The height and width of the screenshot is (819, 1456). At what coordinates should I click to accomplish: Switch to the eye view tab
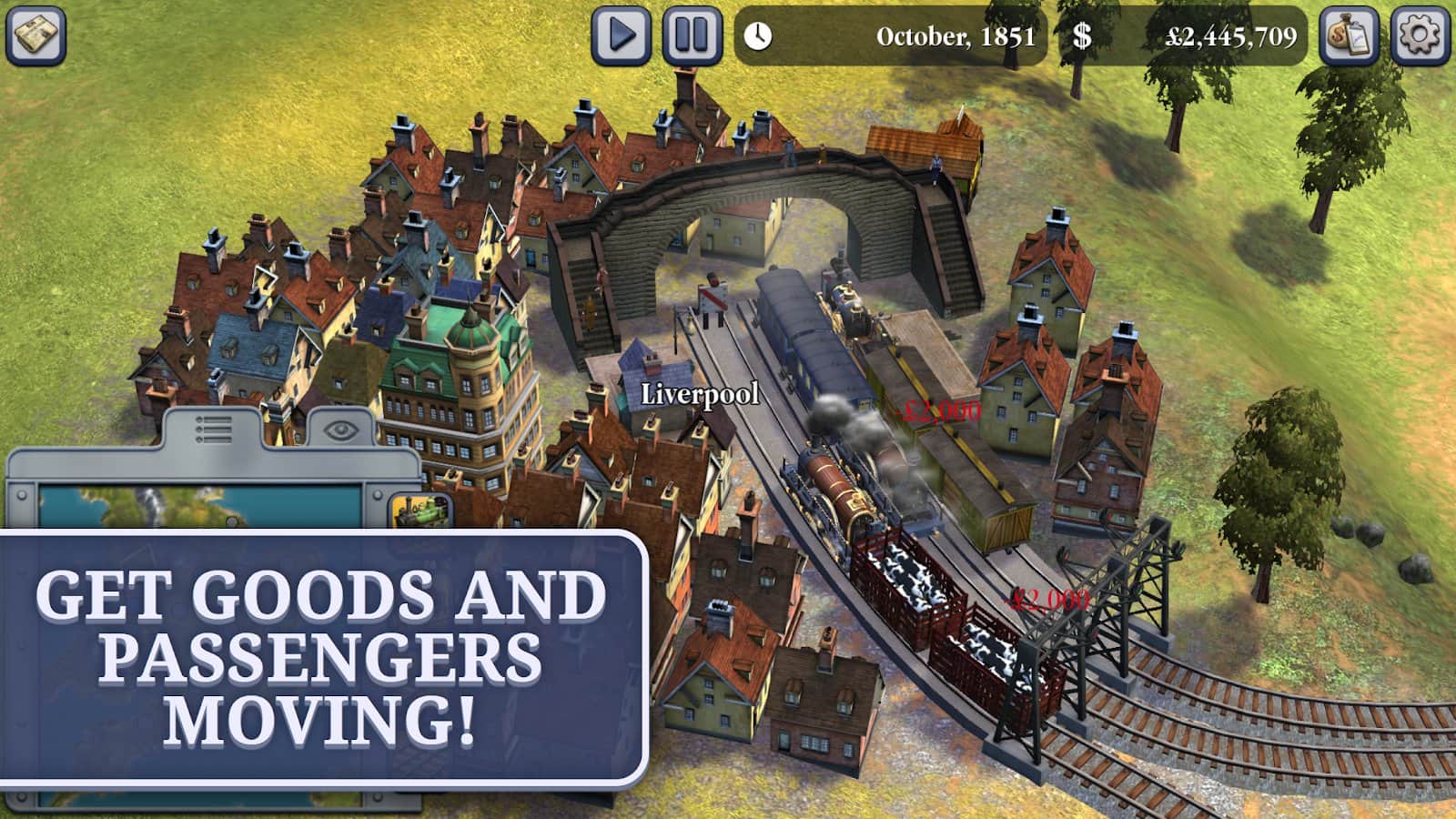coord(339,430)
